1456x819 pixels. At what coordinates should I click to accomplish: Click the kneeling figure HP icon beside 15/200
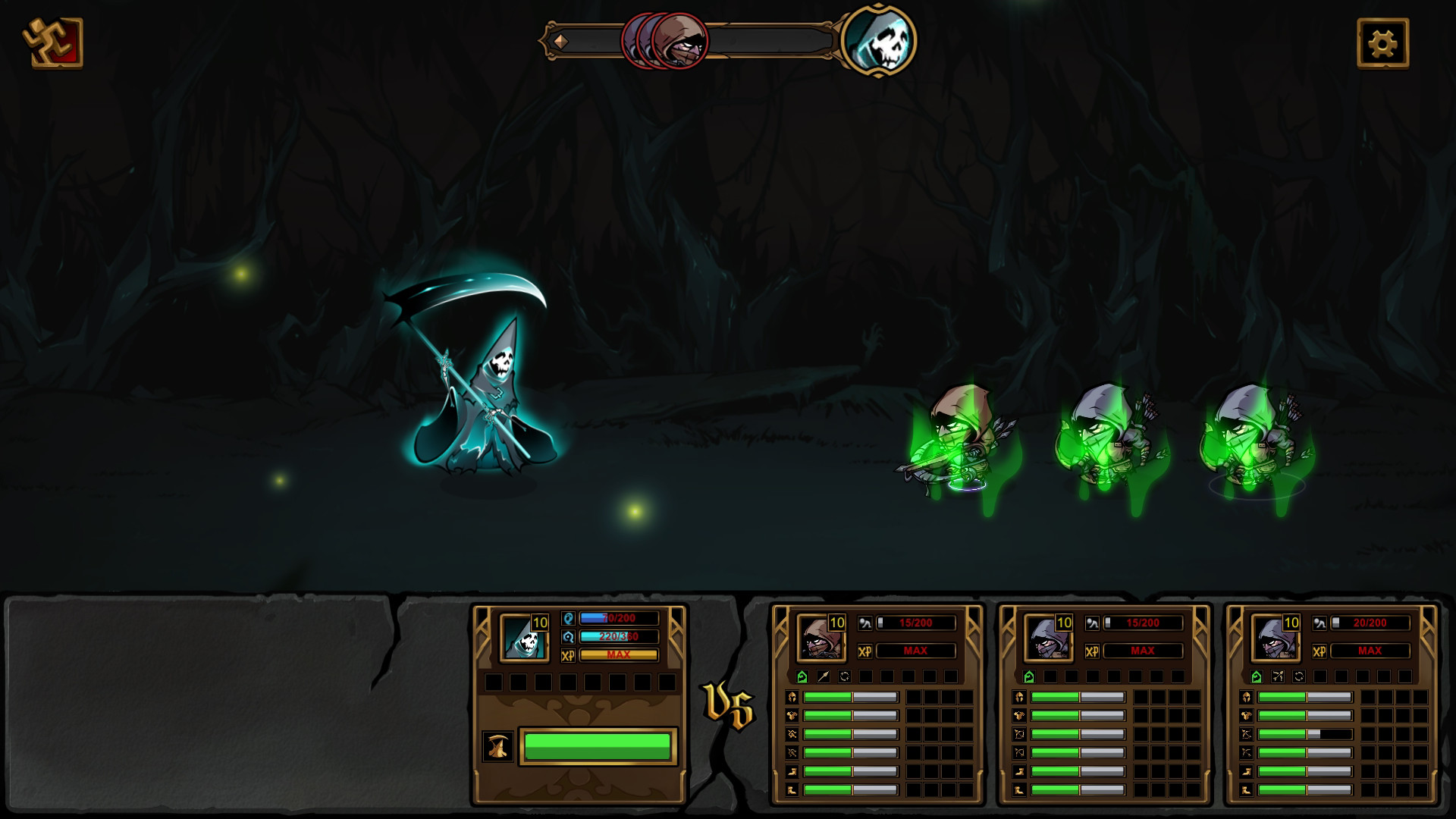click(864, 623)
